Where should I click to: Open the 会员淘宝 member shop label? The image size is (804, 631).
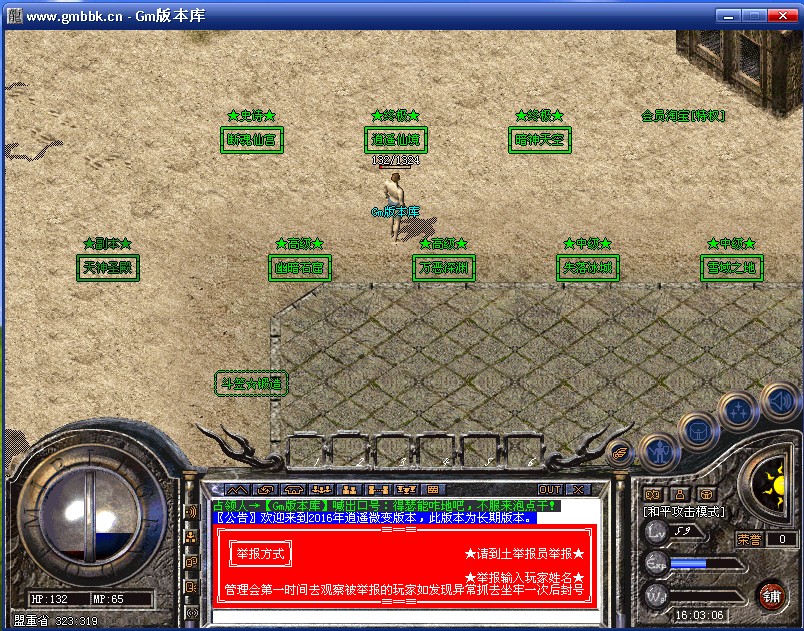point(683,116)
